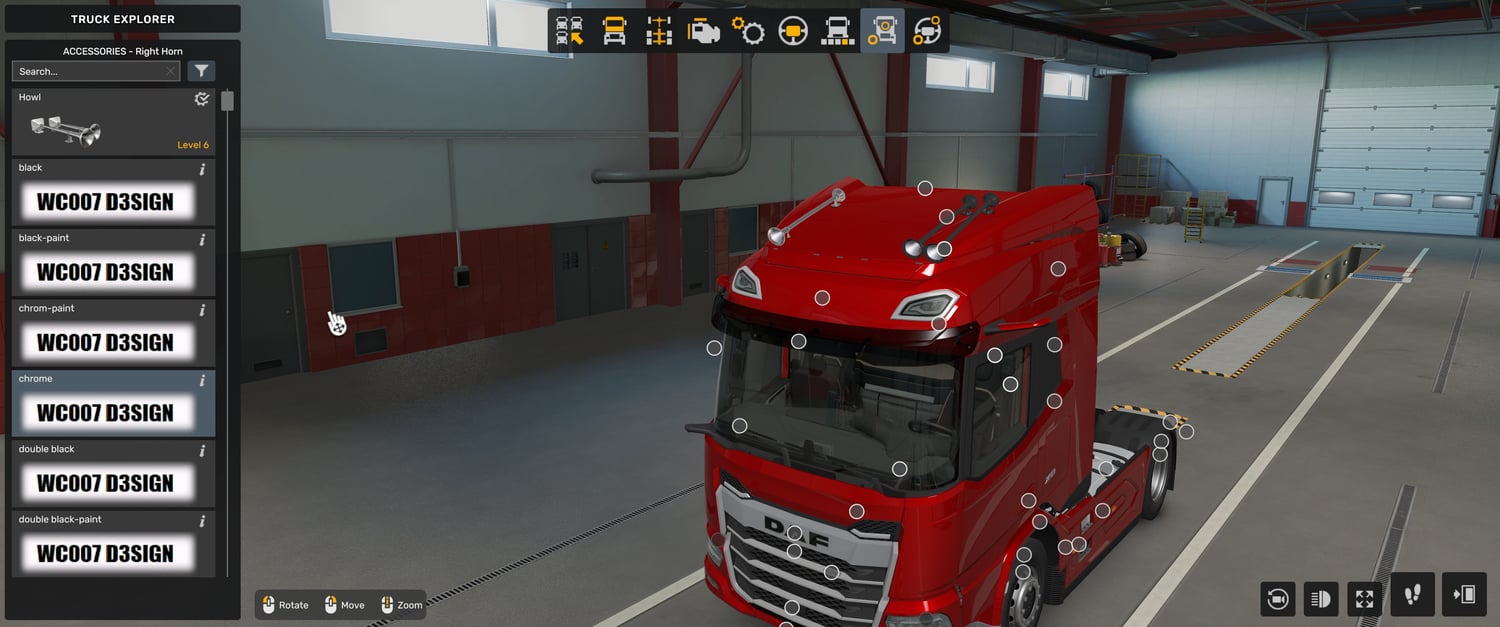Open the transmission gears section
1500x627 pixels.
748,31
